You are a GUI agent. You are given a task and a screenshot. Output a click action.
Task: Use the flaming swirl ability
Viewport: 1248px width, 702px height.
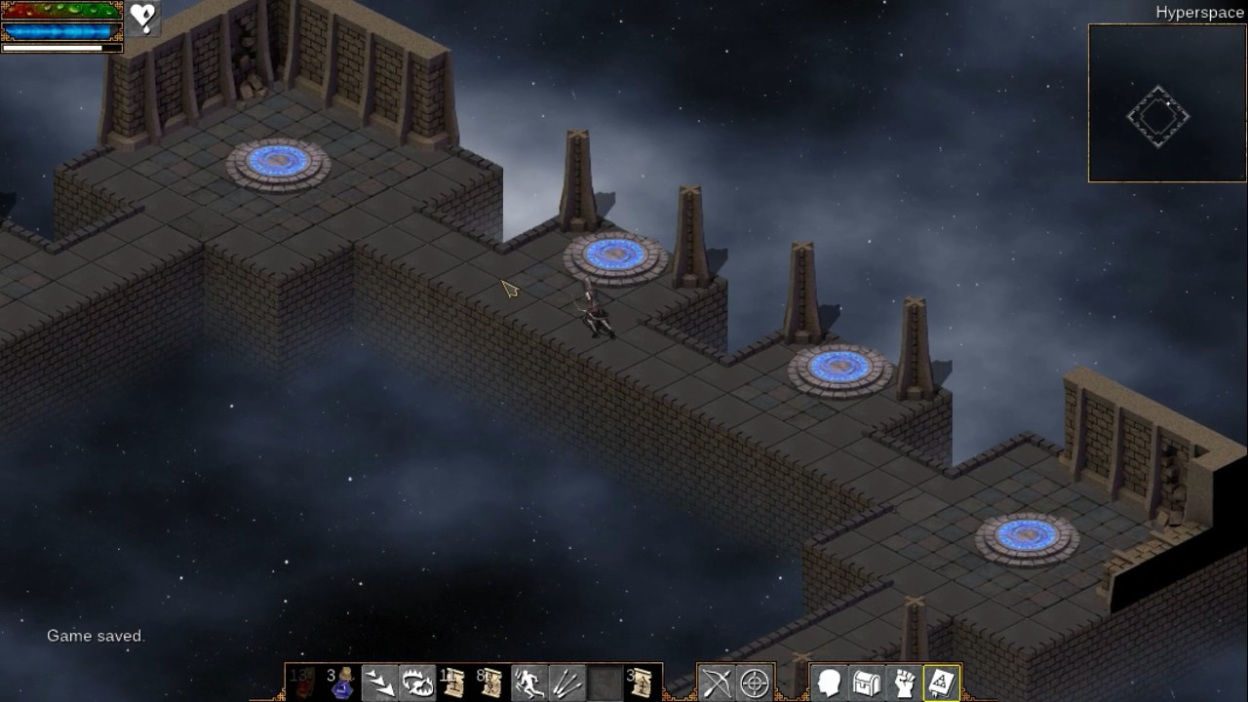(x=417, y=683)
